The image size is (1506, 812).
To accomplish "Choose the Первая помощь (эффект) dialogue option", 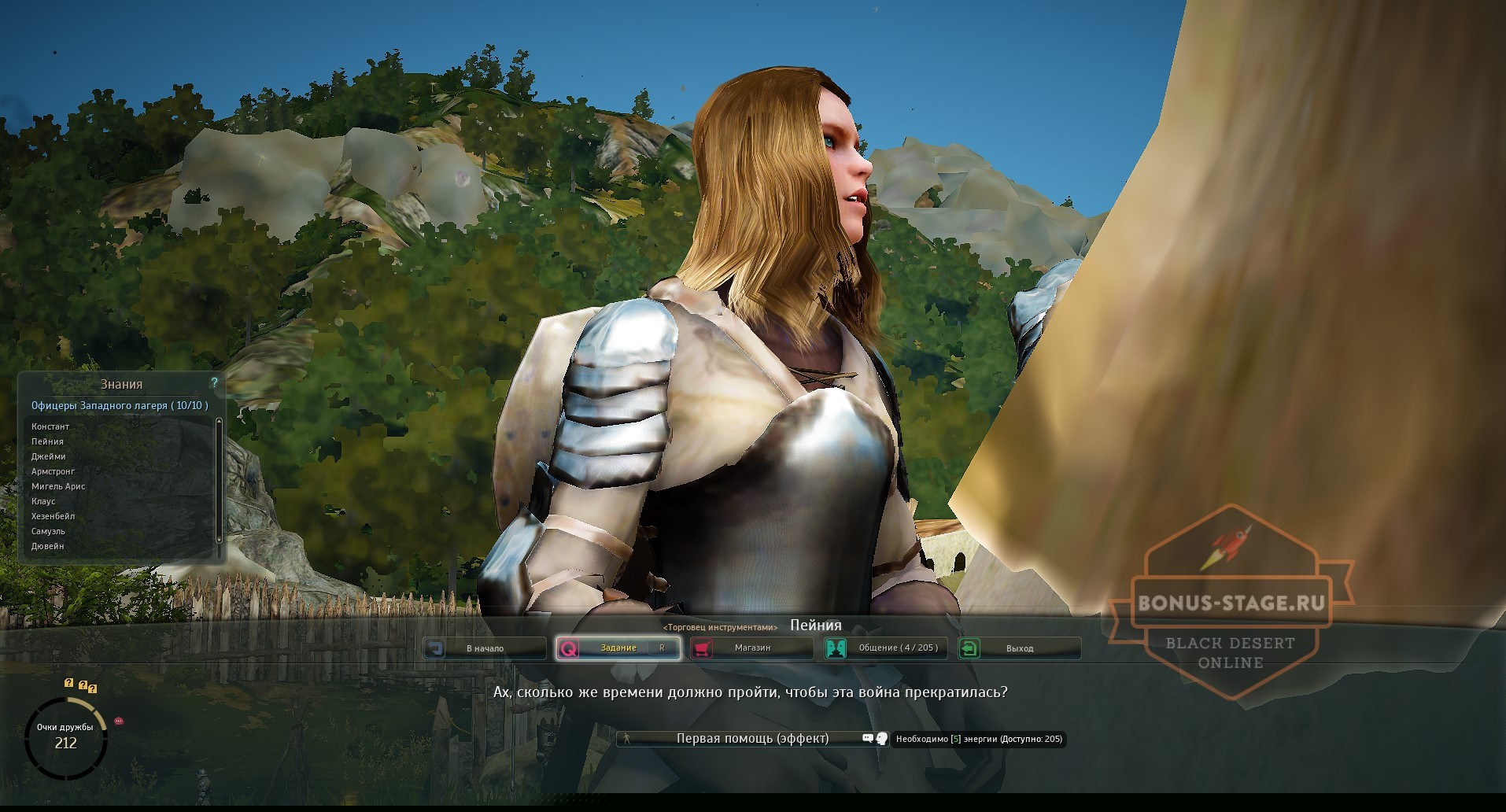I will pos(751,738).
